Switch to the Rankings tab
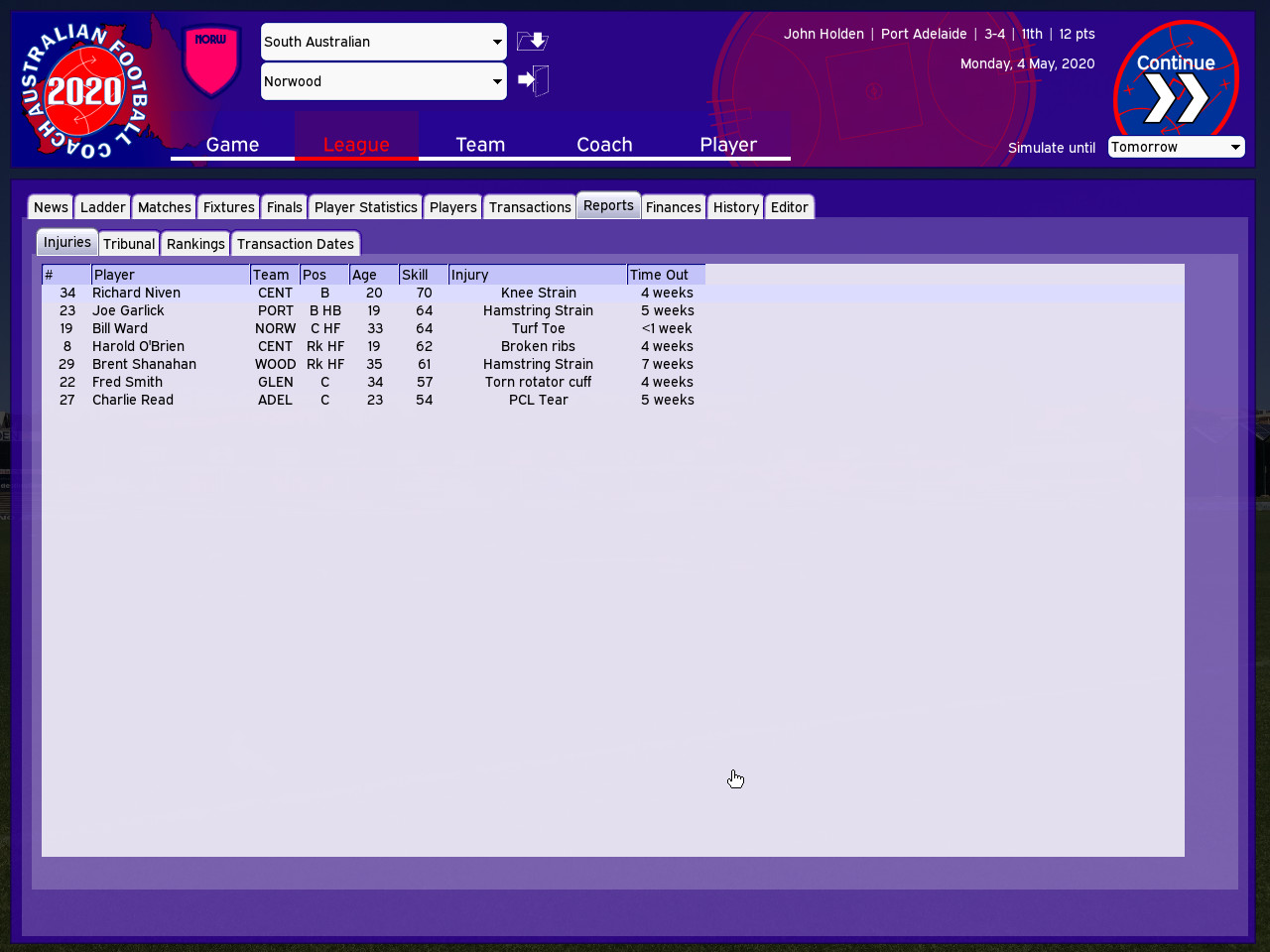 (x=194, y=243)
